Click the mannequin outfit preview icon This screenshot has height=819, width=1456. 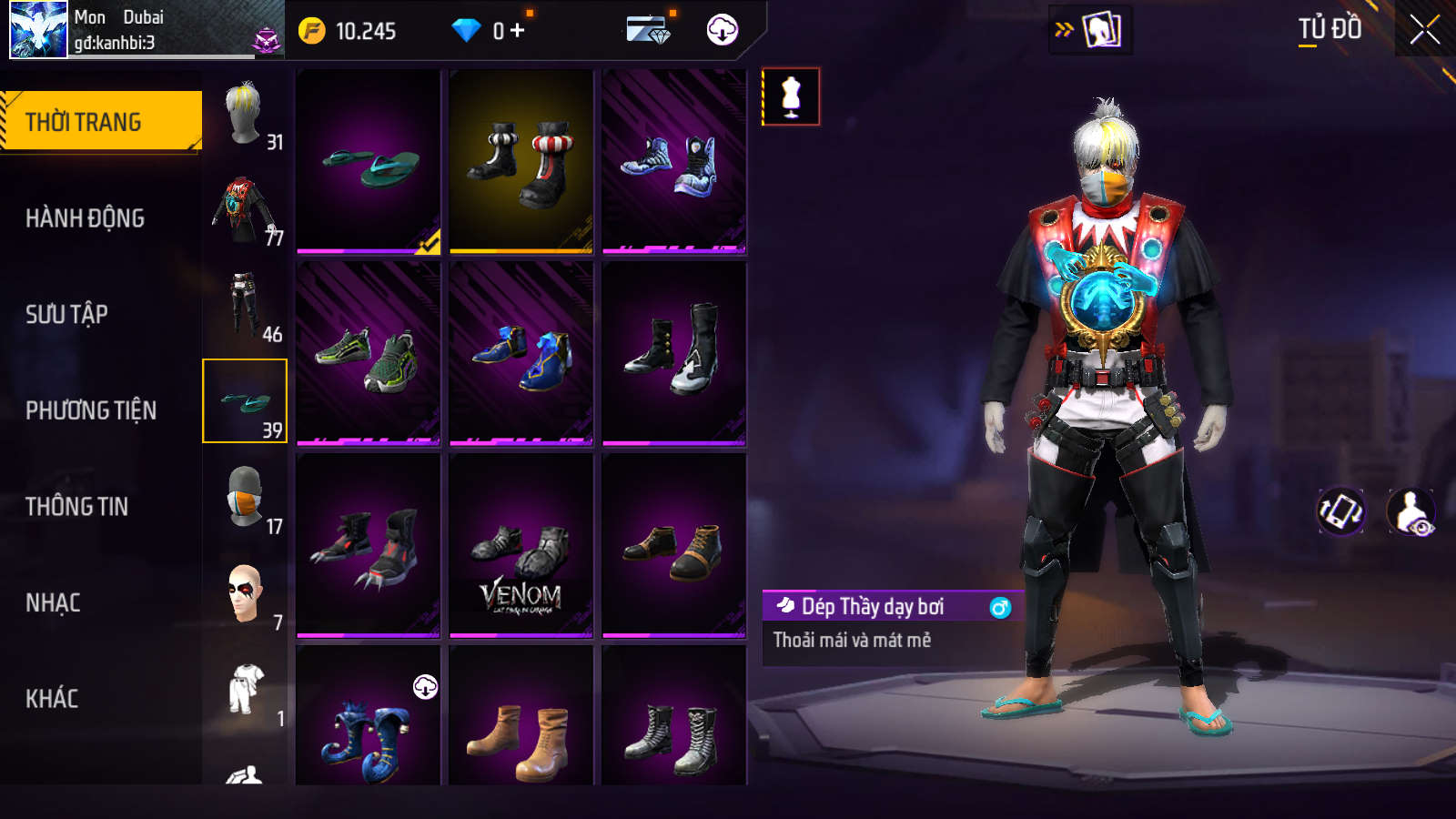pos(791,96)
